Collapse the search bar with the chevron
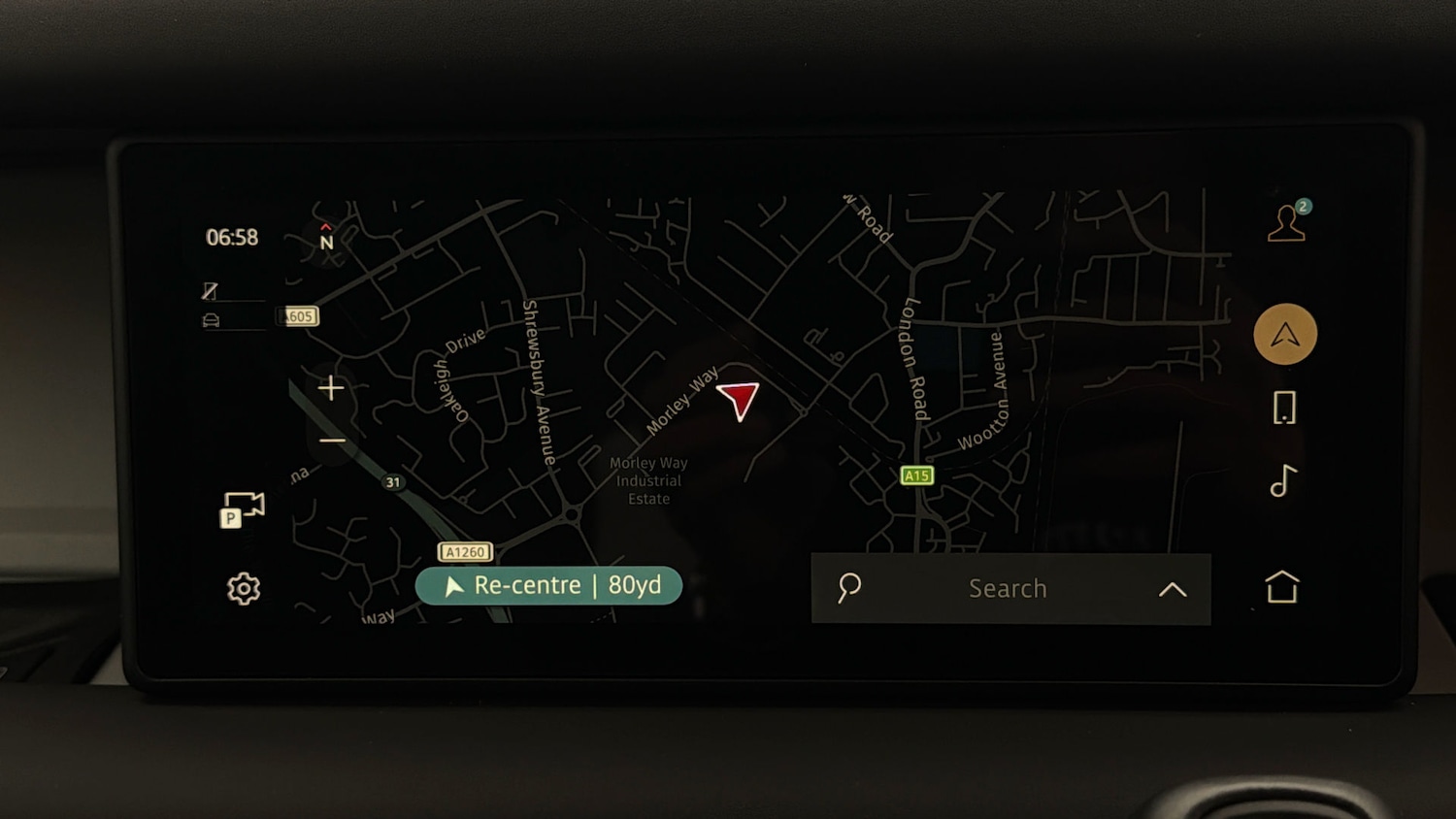The height and width of the screenshot is (819, 1456). coord(1173,589)
